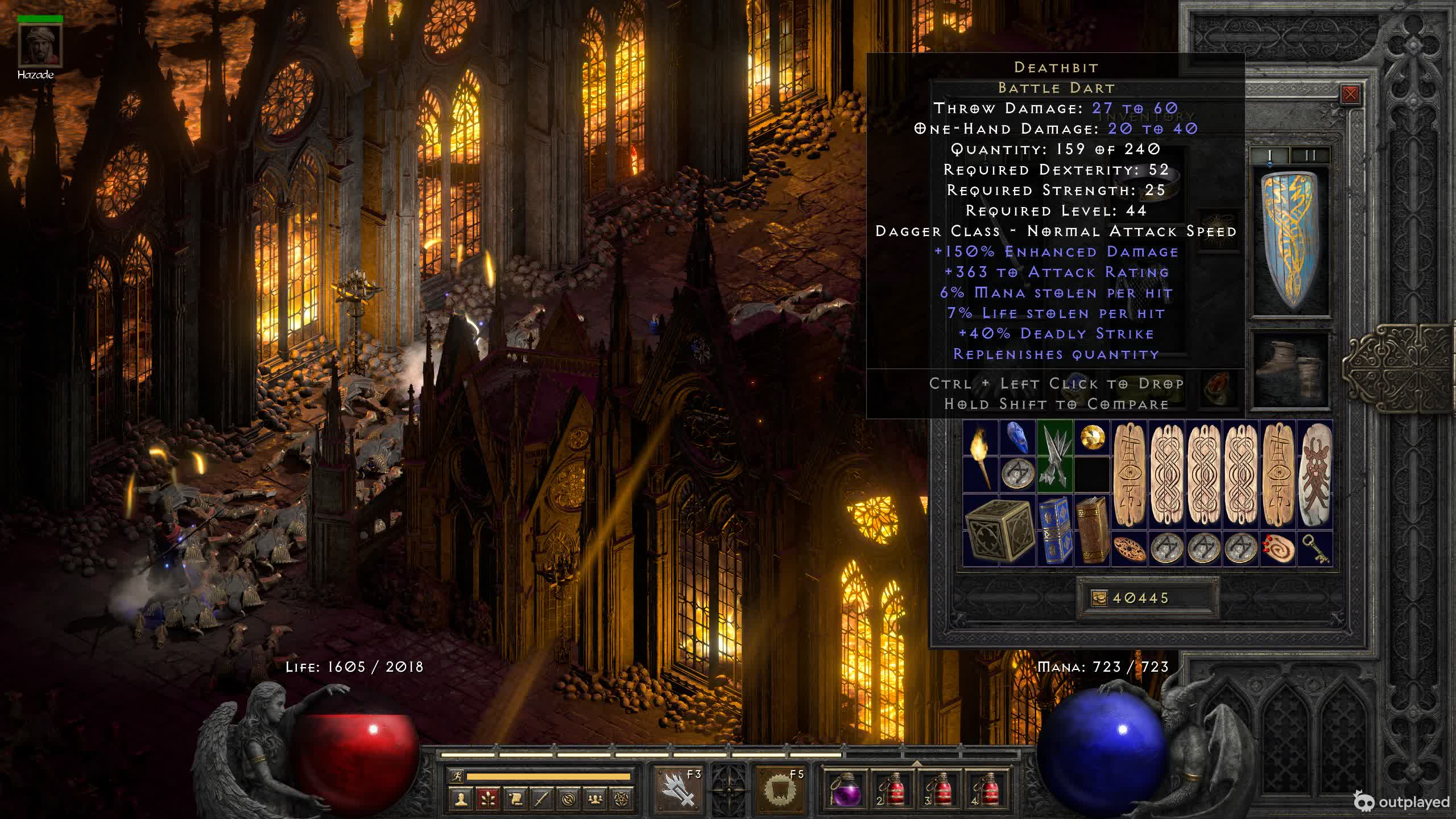Close the inventory panel
Screen dimensions: 1456x819
[x=1350, y=94]
